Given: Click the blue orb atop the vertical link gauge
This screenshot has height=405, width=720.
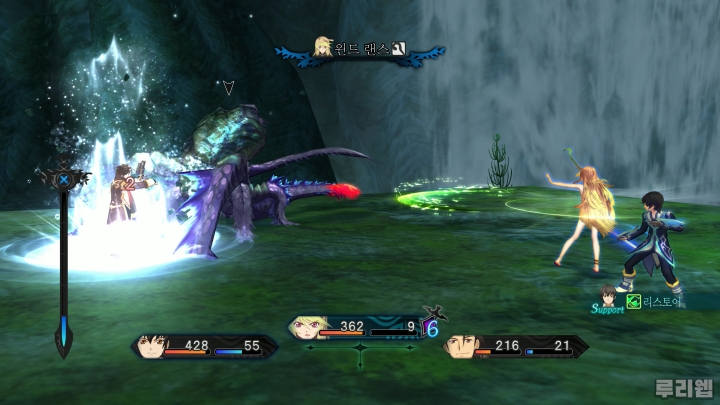Looking at the screenshot, I should click(64, 180).
